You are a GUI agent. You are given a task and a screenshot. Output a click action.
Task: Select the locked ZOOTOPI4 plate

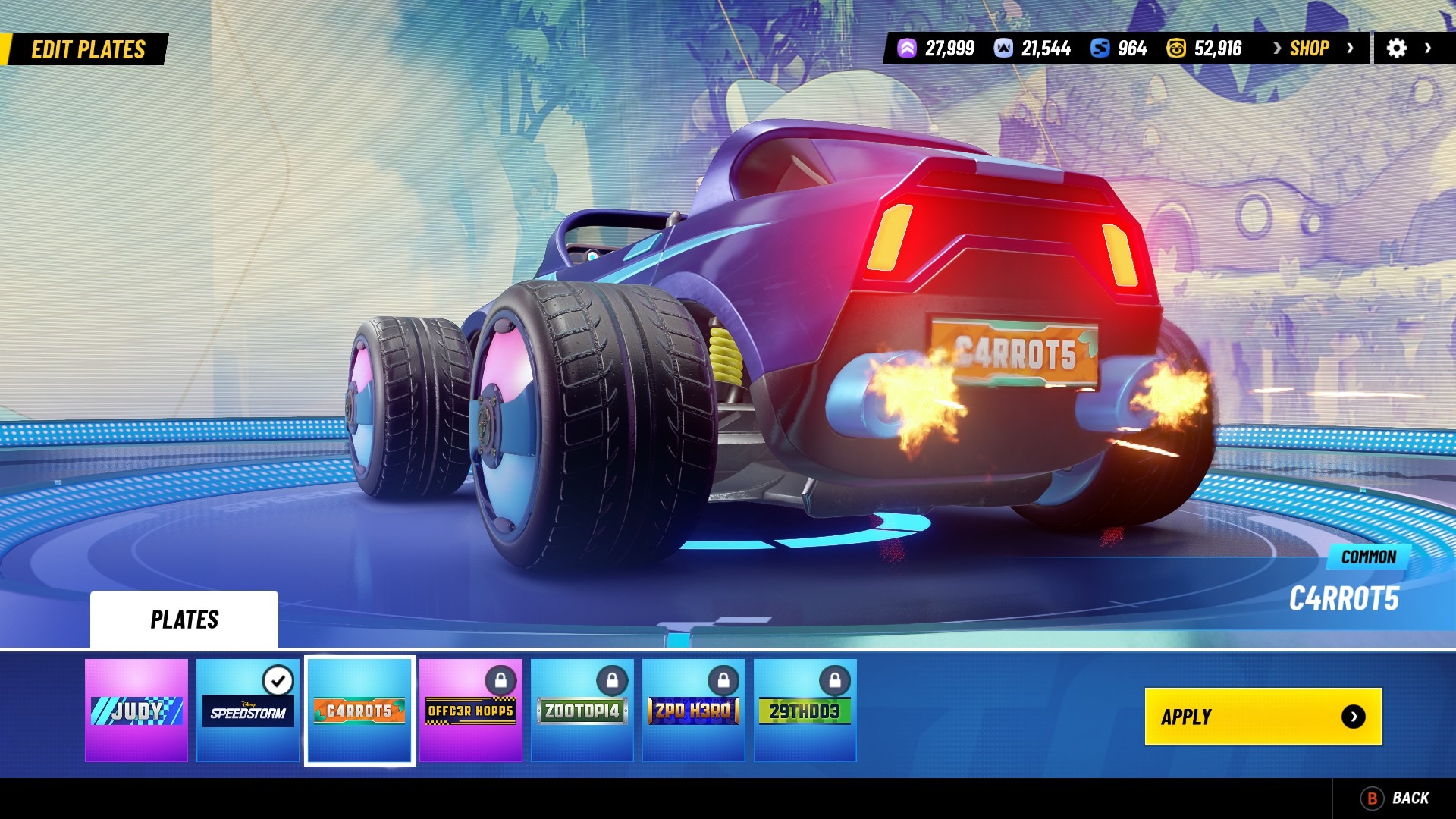pos(582,711)
